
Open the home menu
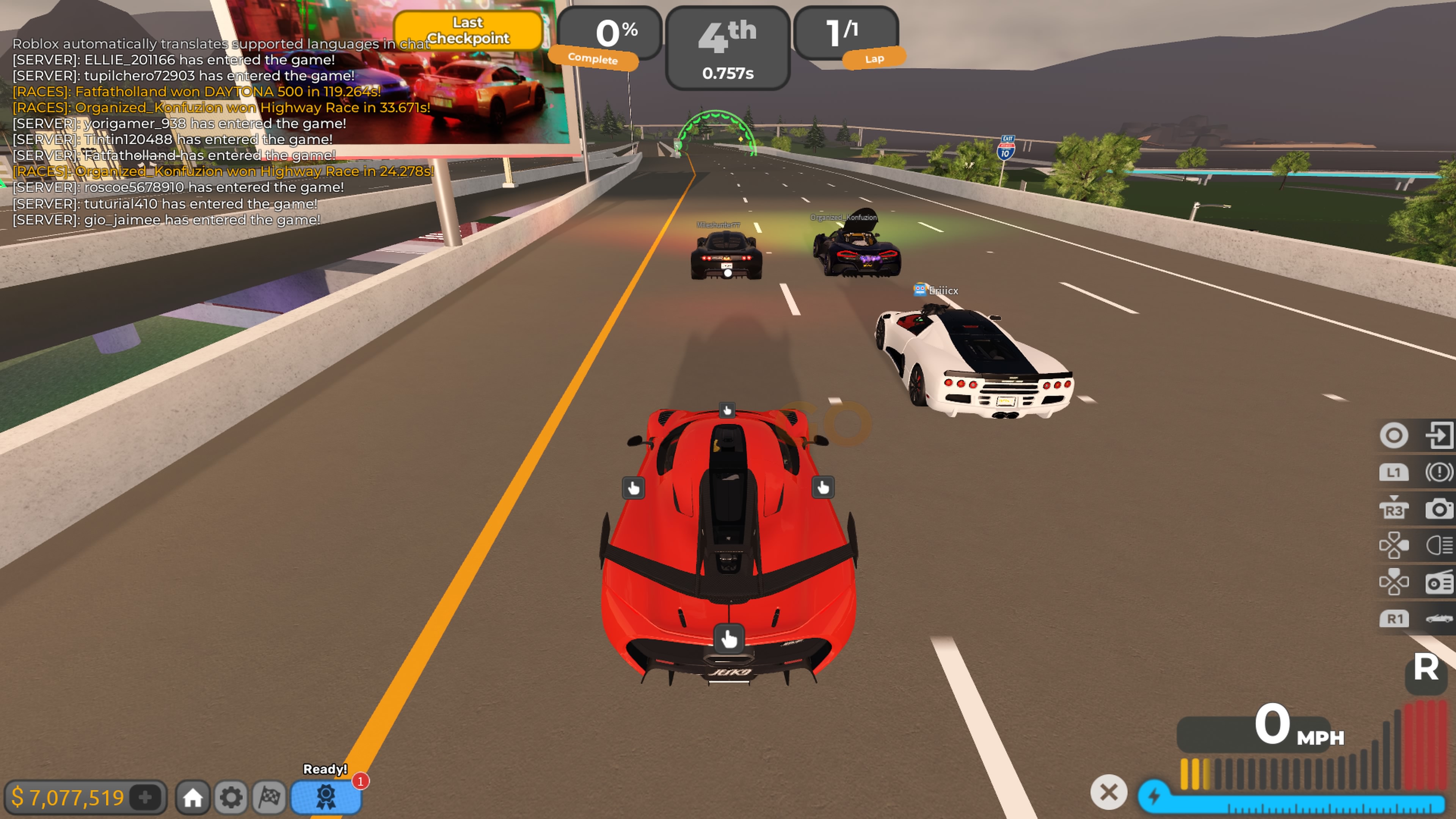tap(193, 797)
